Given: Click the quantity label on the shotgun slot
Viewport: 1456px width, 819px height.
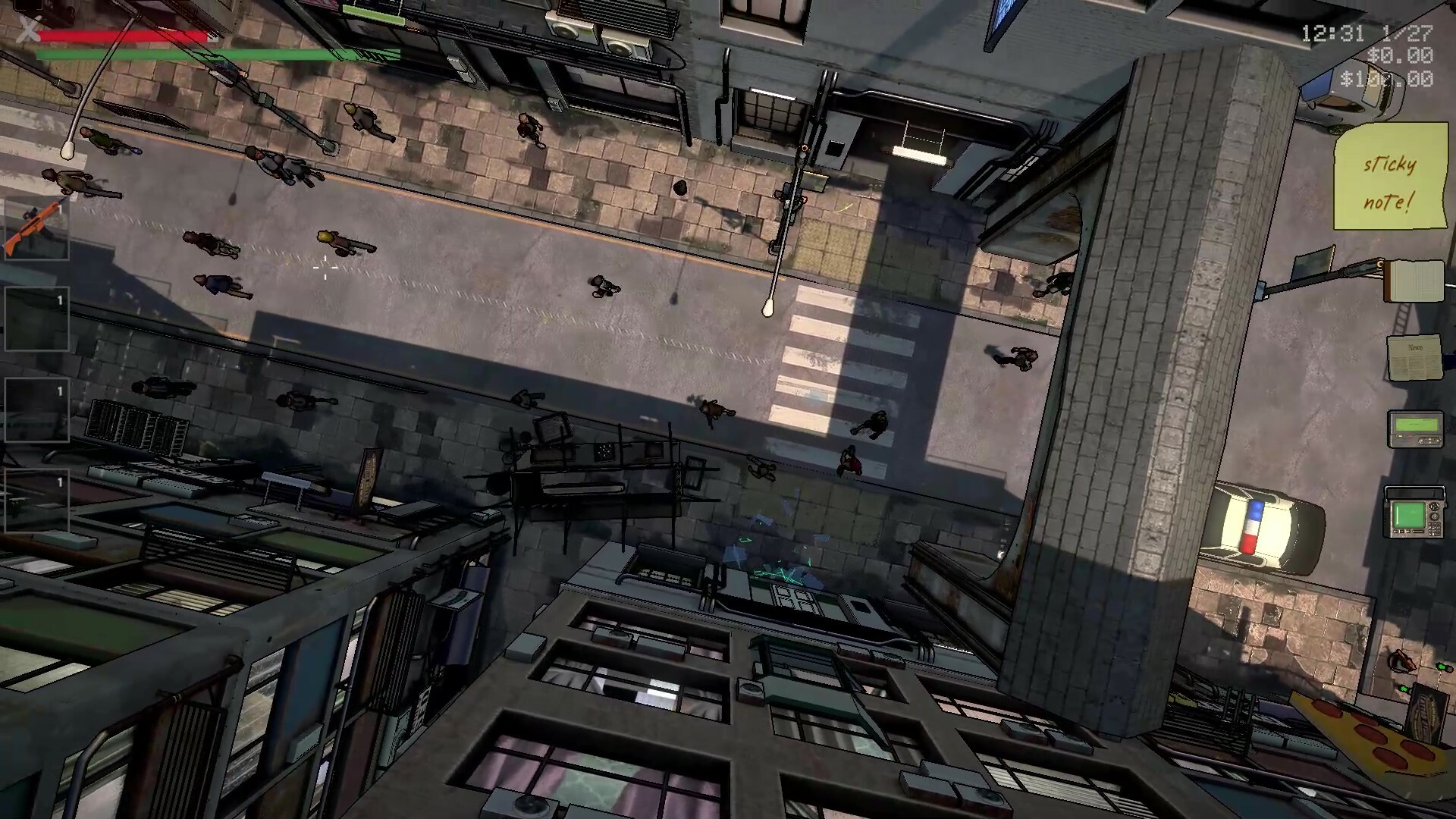Looking at the screenshot, I should [59, 209].
